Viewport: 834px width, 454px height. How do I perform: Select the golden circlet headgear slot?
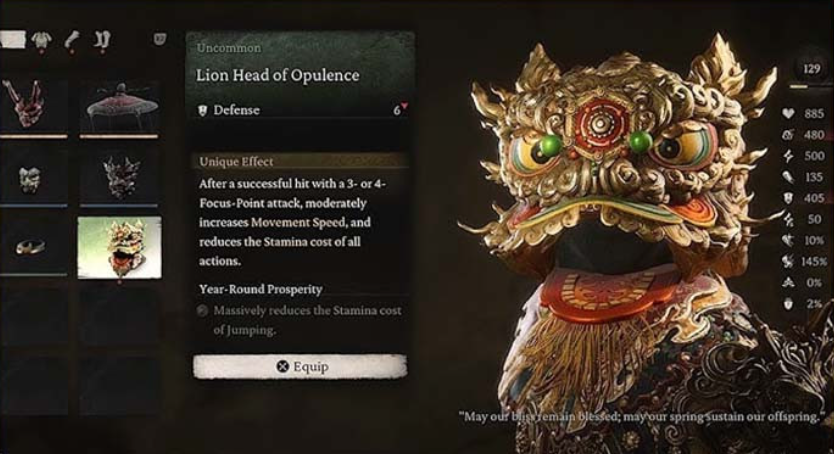coord(33,247)
